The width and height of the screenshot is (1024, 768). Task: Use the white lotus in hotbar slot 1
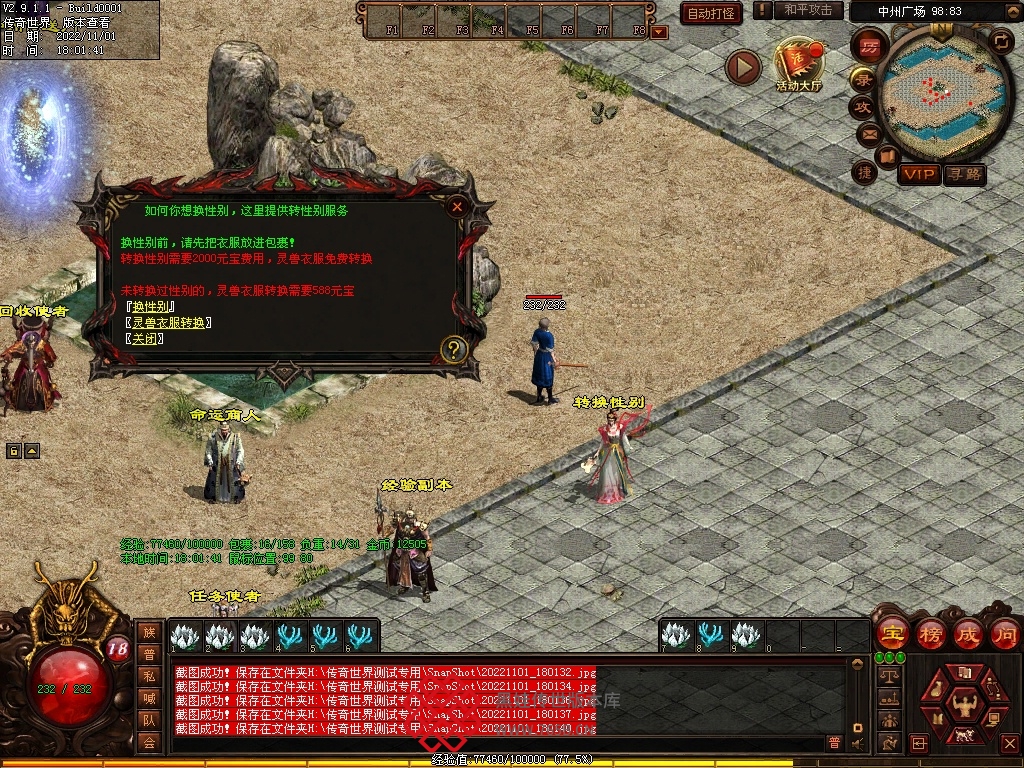[186, 635]
